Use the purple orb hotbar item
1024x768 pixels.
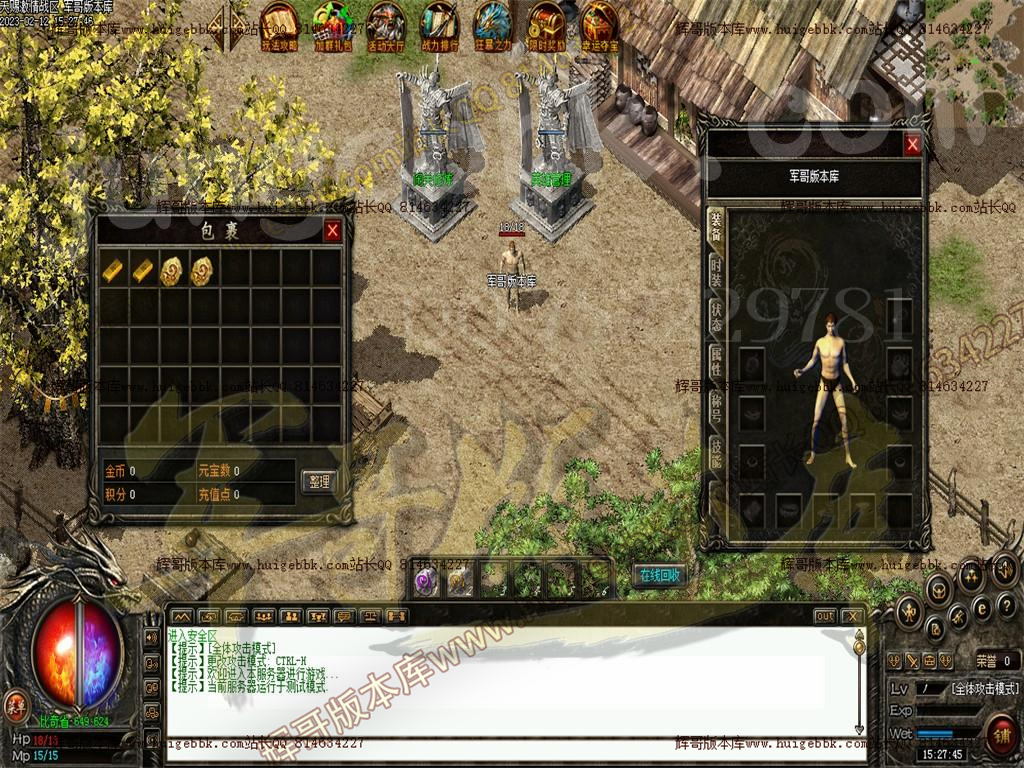426,581
